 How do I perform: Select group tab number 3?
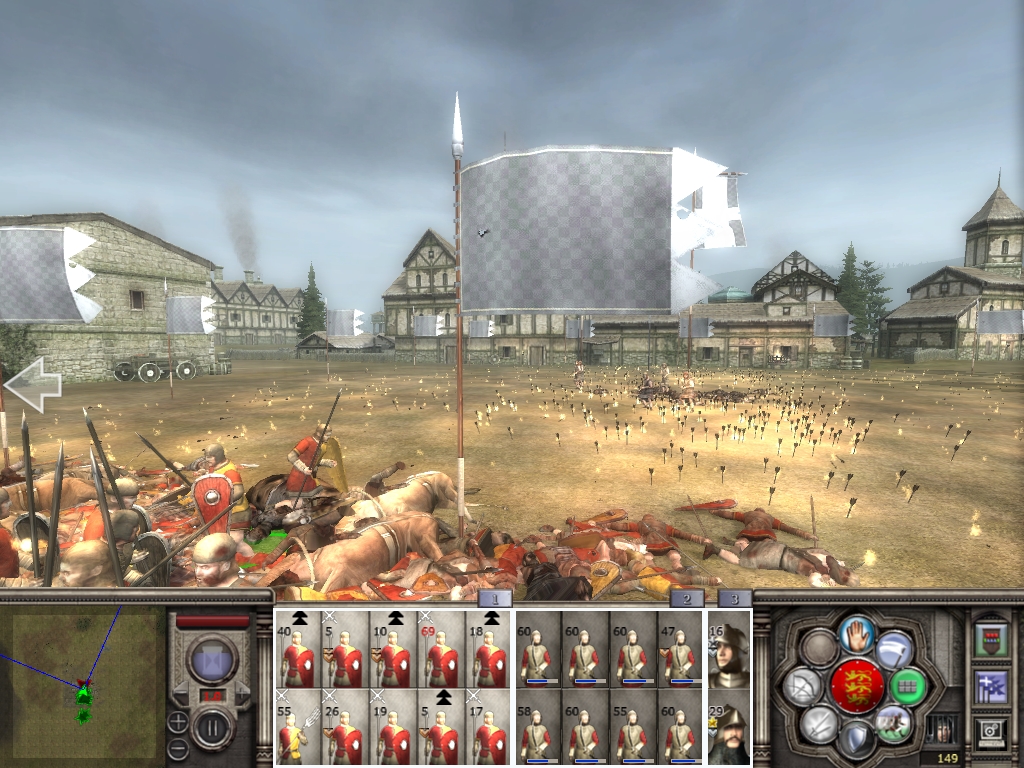click(x=735, y=599)
